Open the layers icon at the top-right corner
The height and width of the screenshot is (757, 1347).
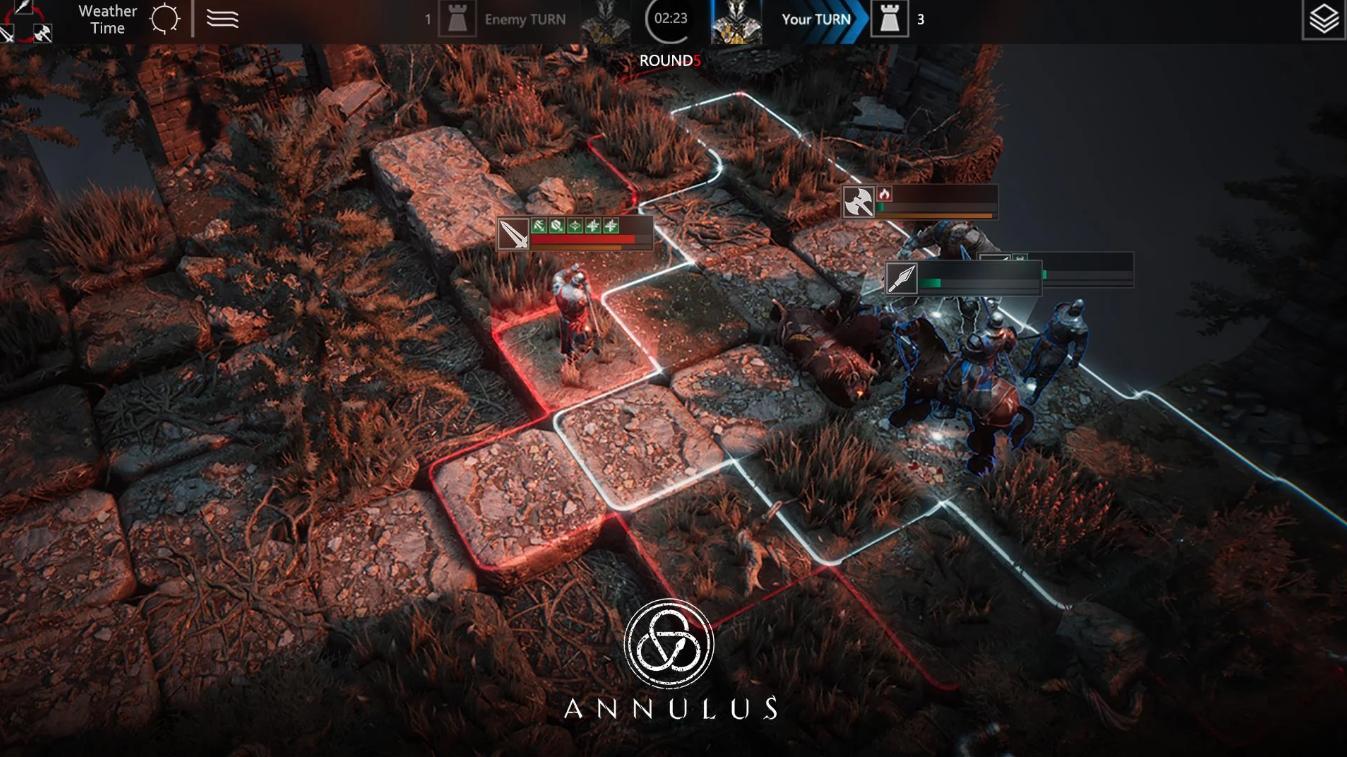pyautogui.click(x=1324, y=18)
